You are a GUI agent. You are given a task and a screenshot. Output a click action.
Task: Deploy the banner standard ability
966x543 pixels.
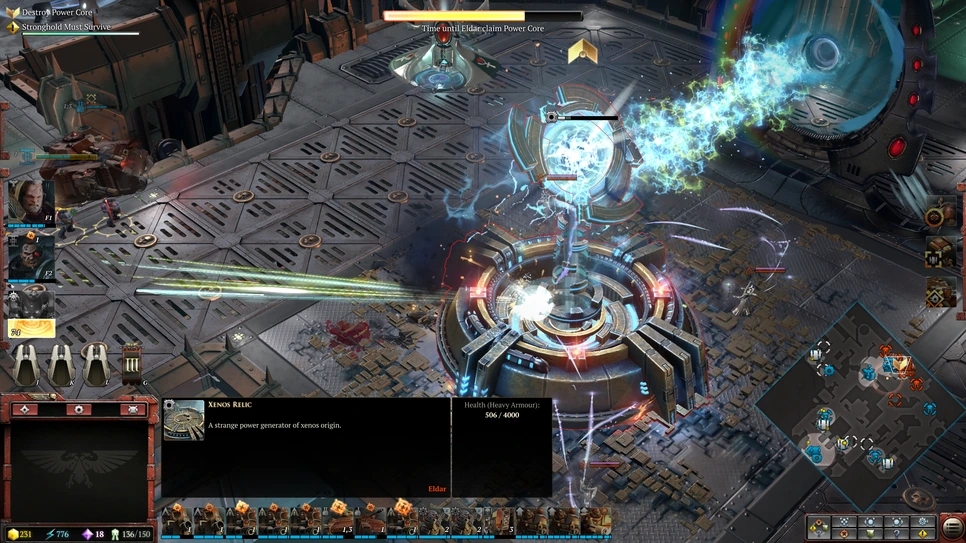pyautogui.click(x=131, y=364)
